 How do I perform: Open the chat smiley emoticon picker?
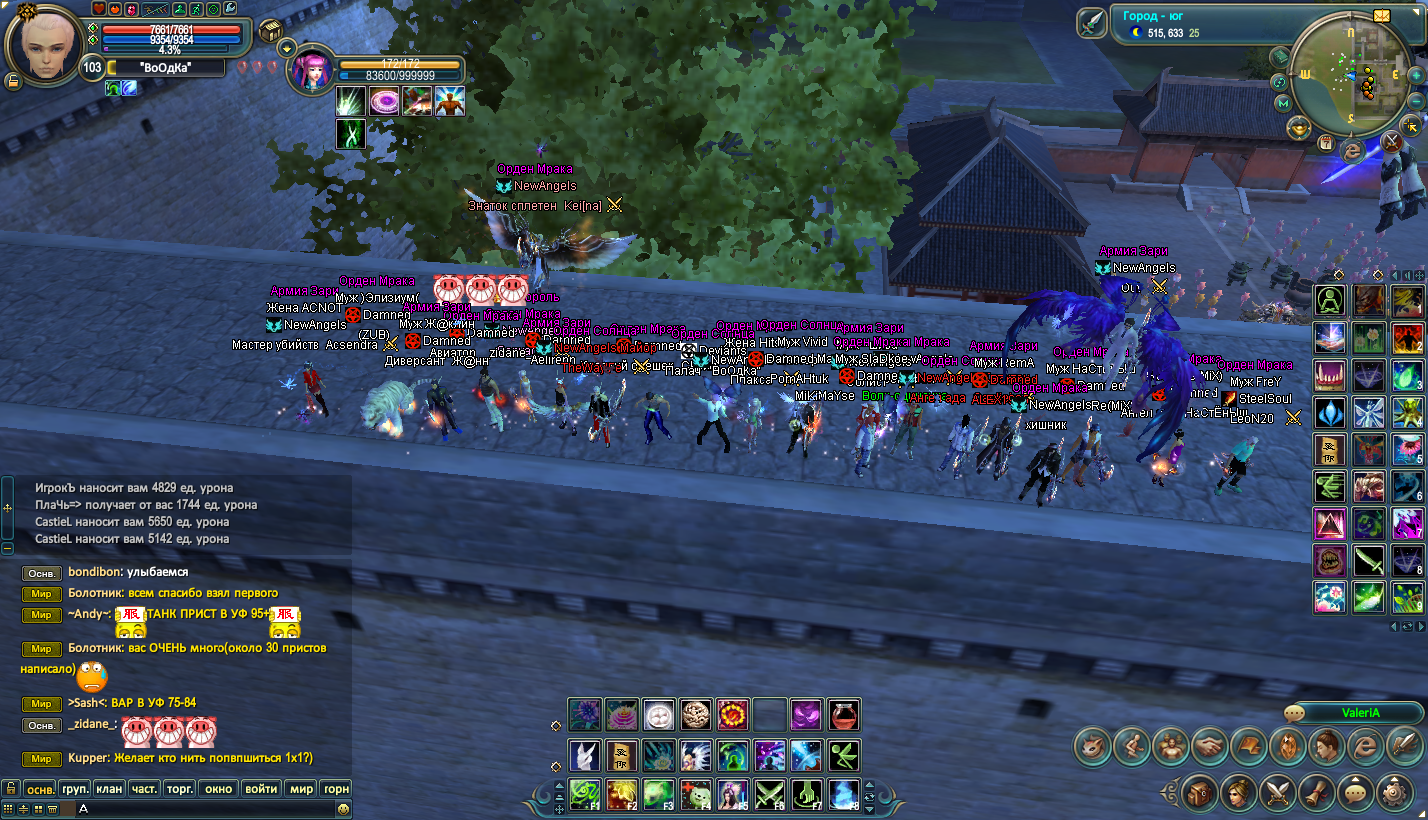point(343,807)
